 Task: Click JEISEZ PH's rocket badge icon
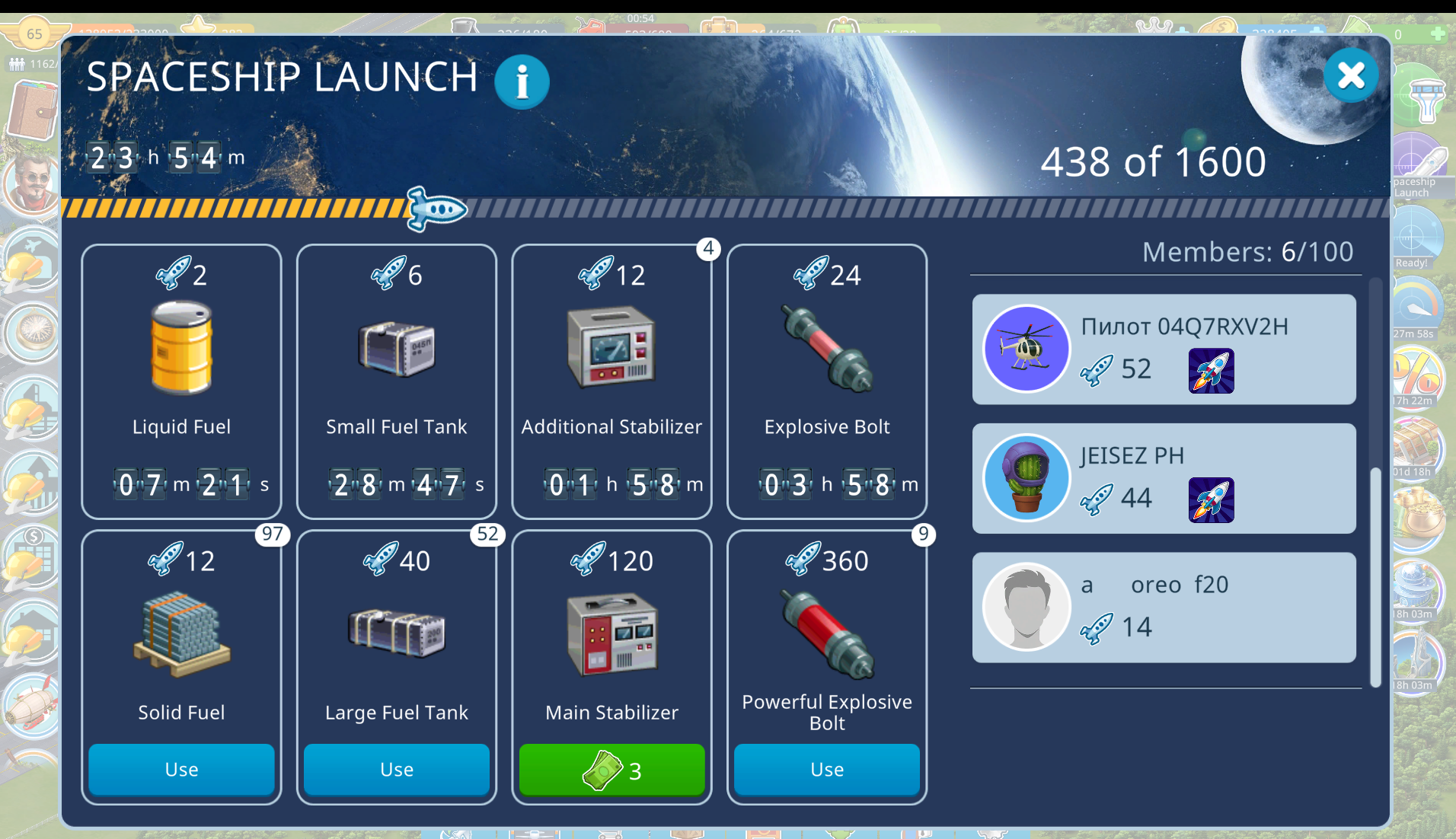click(x=1211, y=500)
